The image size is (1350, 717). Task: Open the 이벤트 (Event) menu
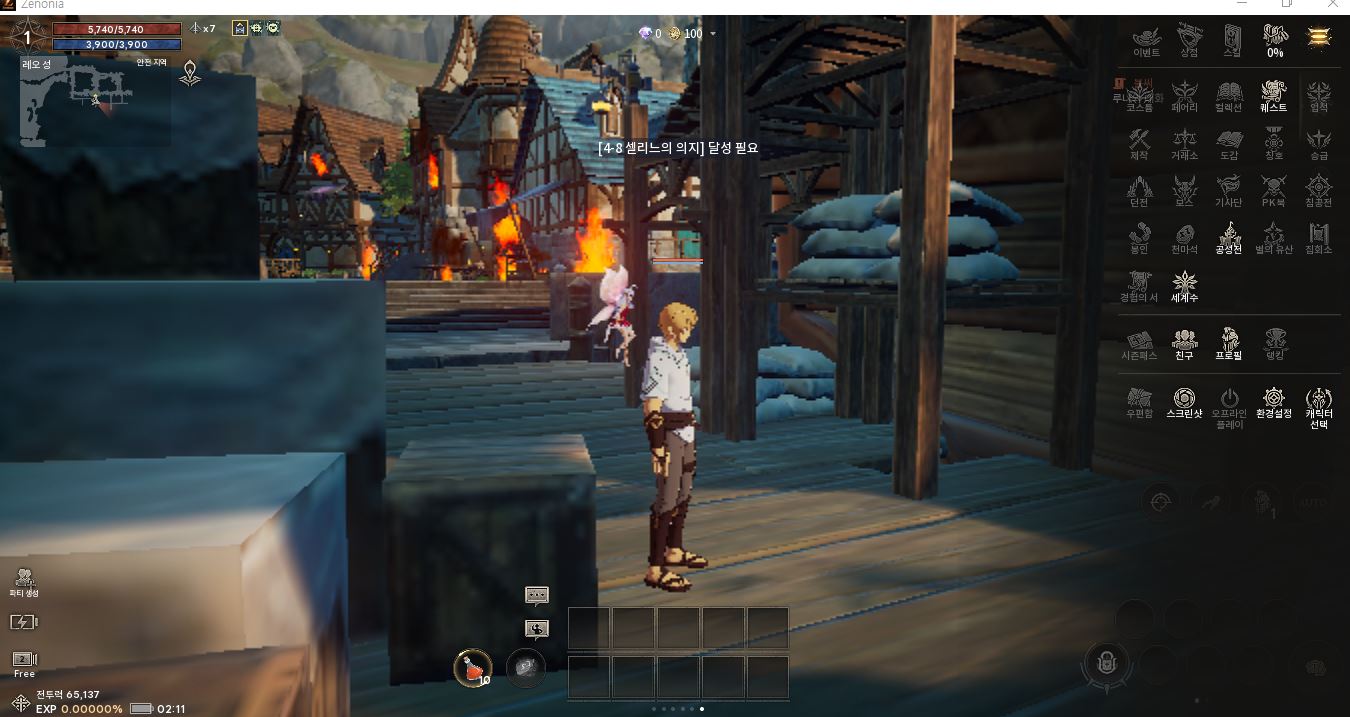(1146, 40)
